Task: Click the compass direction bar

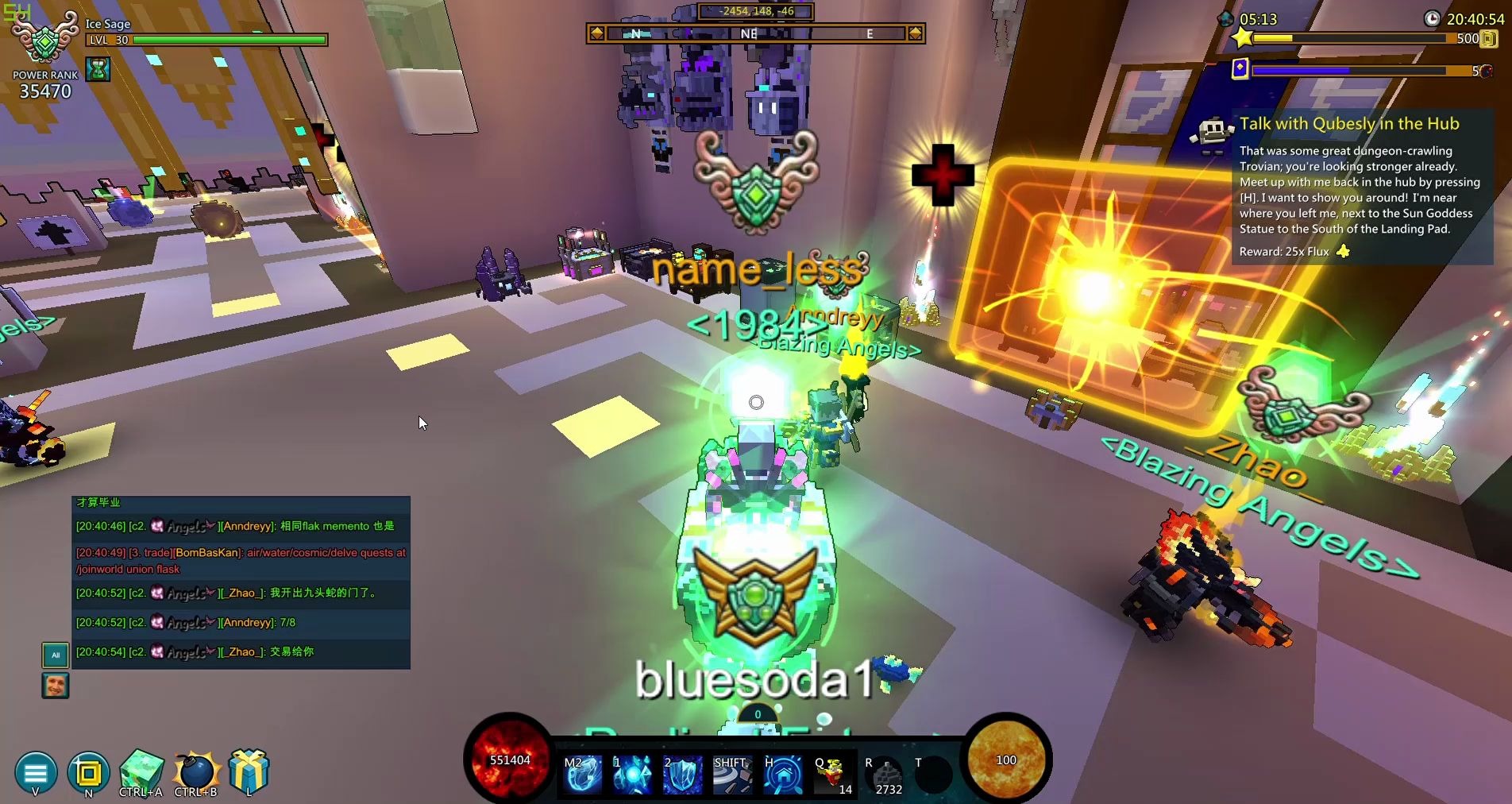Action: pos(755,33)
